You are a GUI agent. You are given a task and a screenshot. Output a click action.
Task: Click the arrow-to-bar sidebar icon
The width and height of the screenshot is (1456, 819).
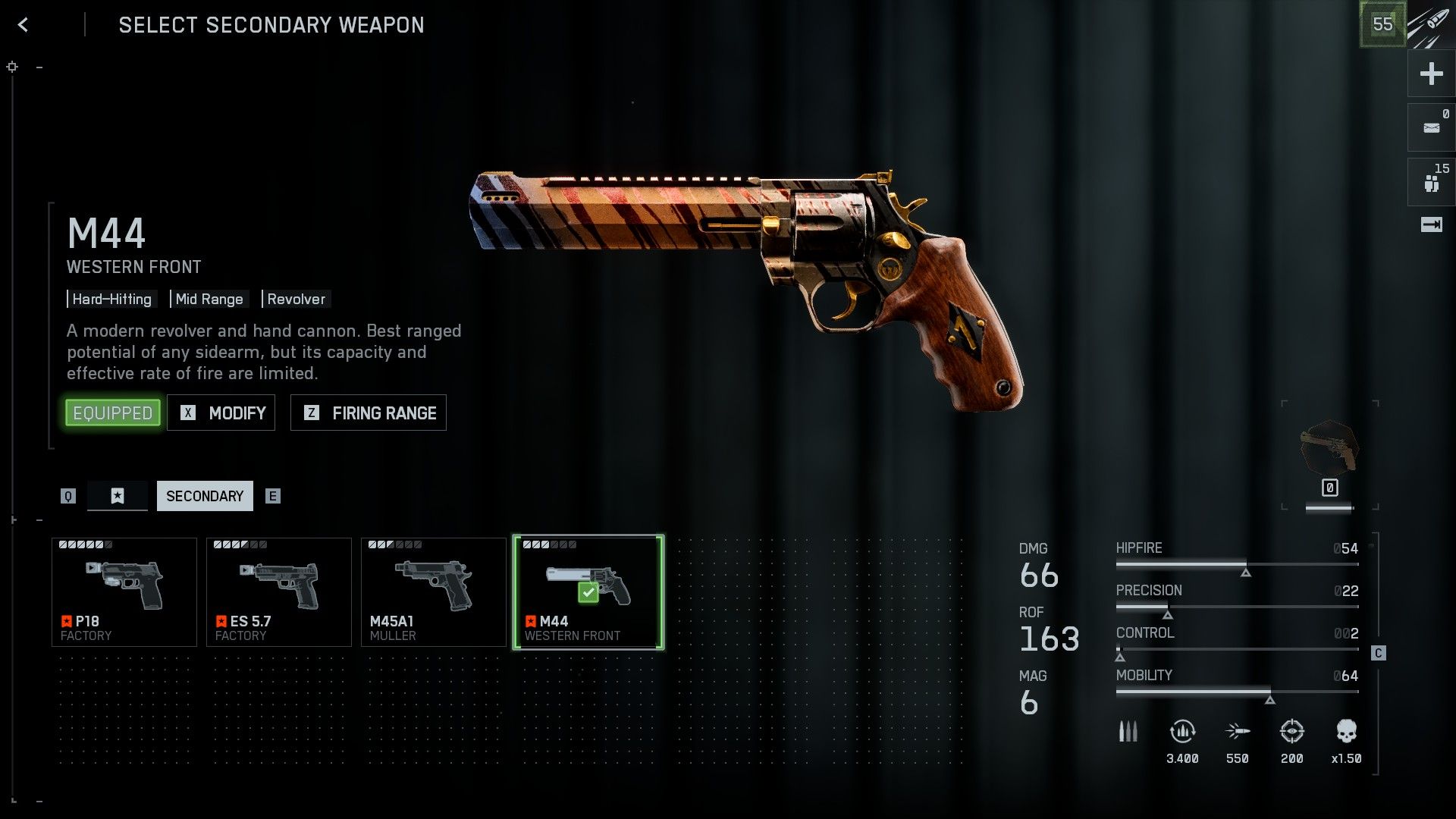tap(1431, 224)
